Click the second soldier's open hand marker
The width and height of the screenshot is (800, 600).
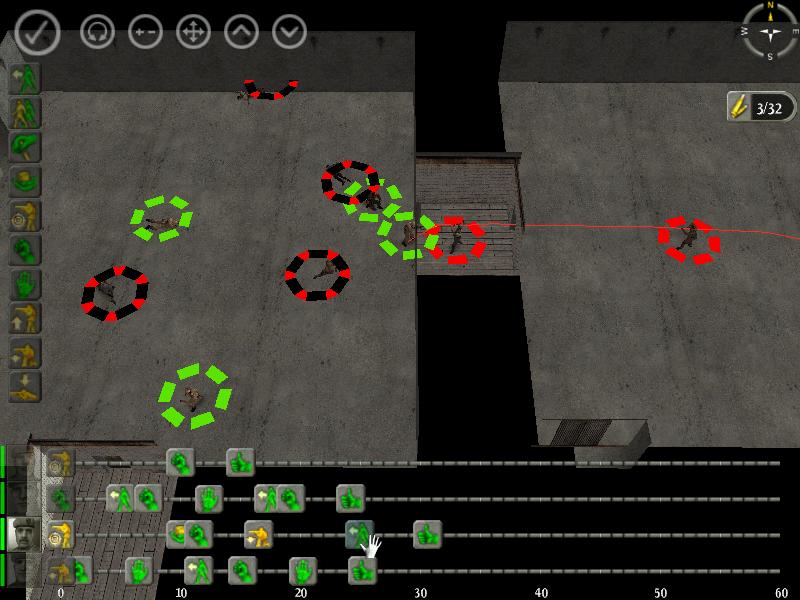pos(209,497)
